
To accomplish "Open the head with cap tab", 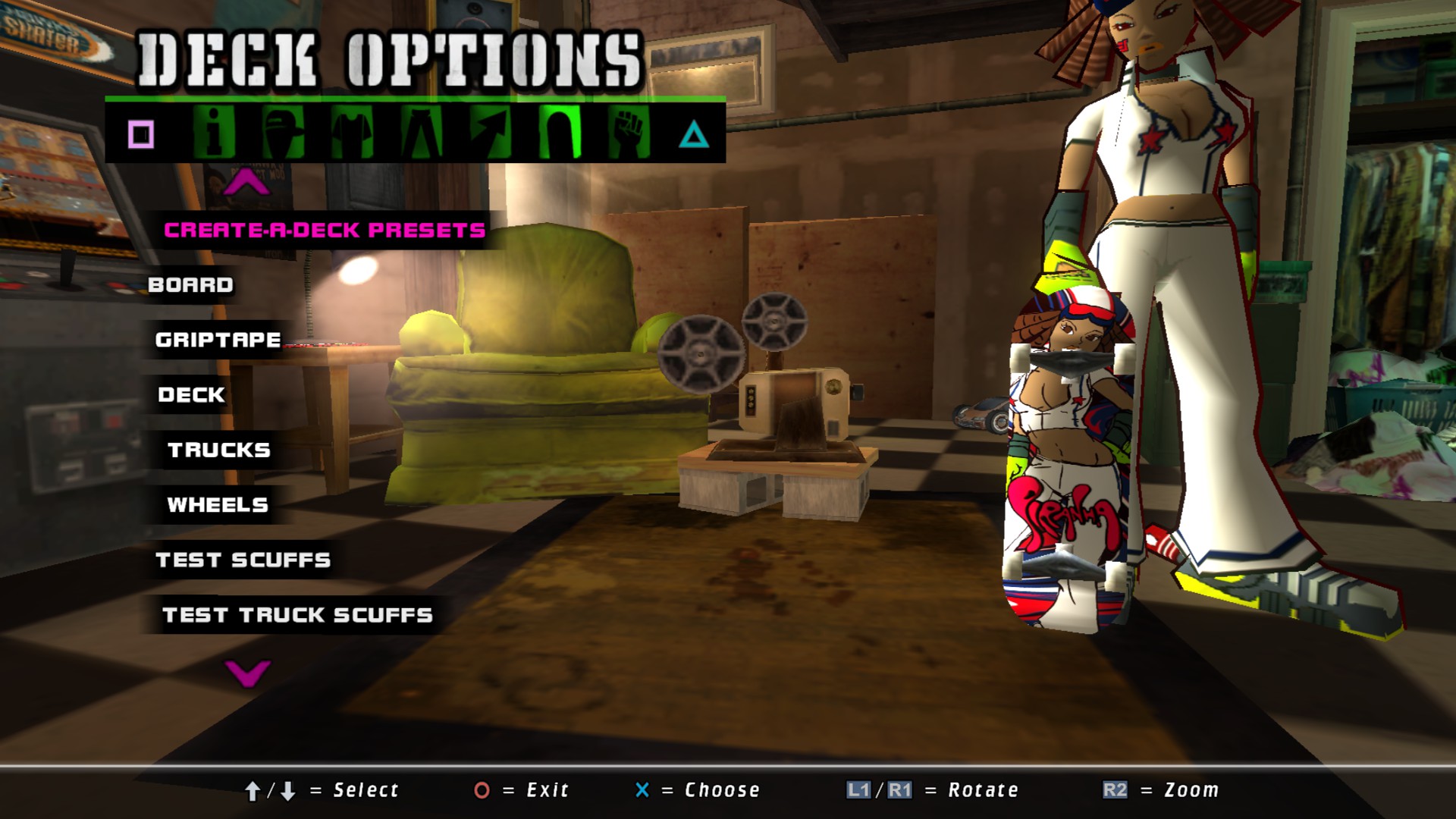I will pos(283,132).
